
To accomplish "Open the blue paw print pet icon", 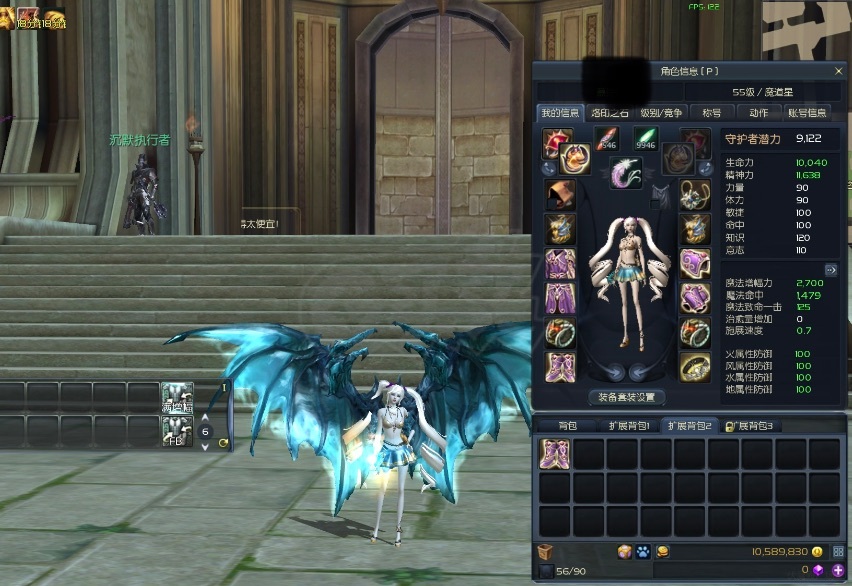I will coord(641,551).
